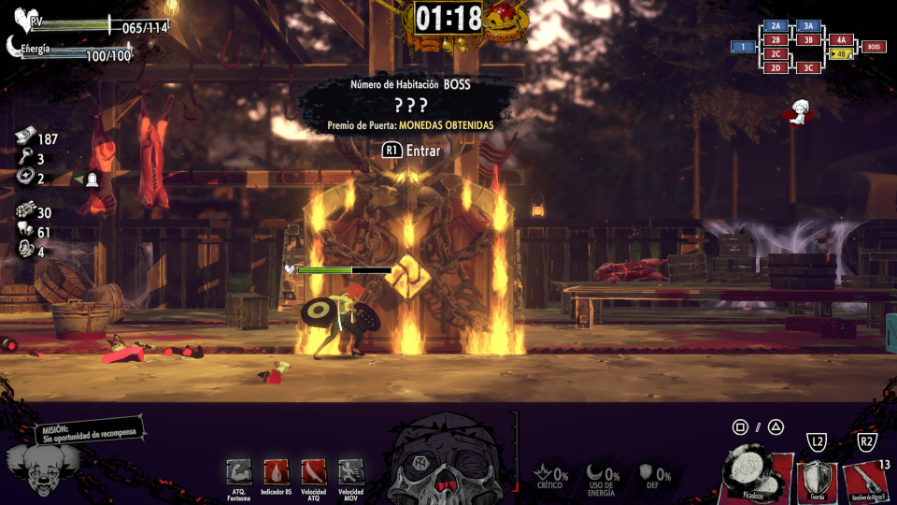Select room 3B on the room map
897x505 pixels.
(x=809, y=40)
